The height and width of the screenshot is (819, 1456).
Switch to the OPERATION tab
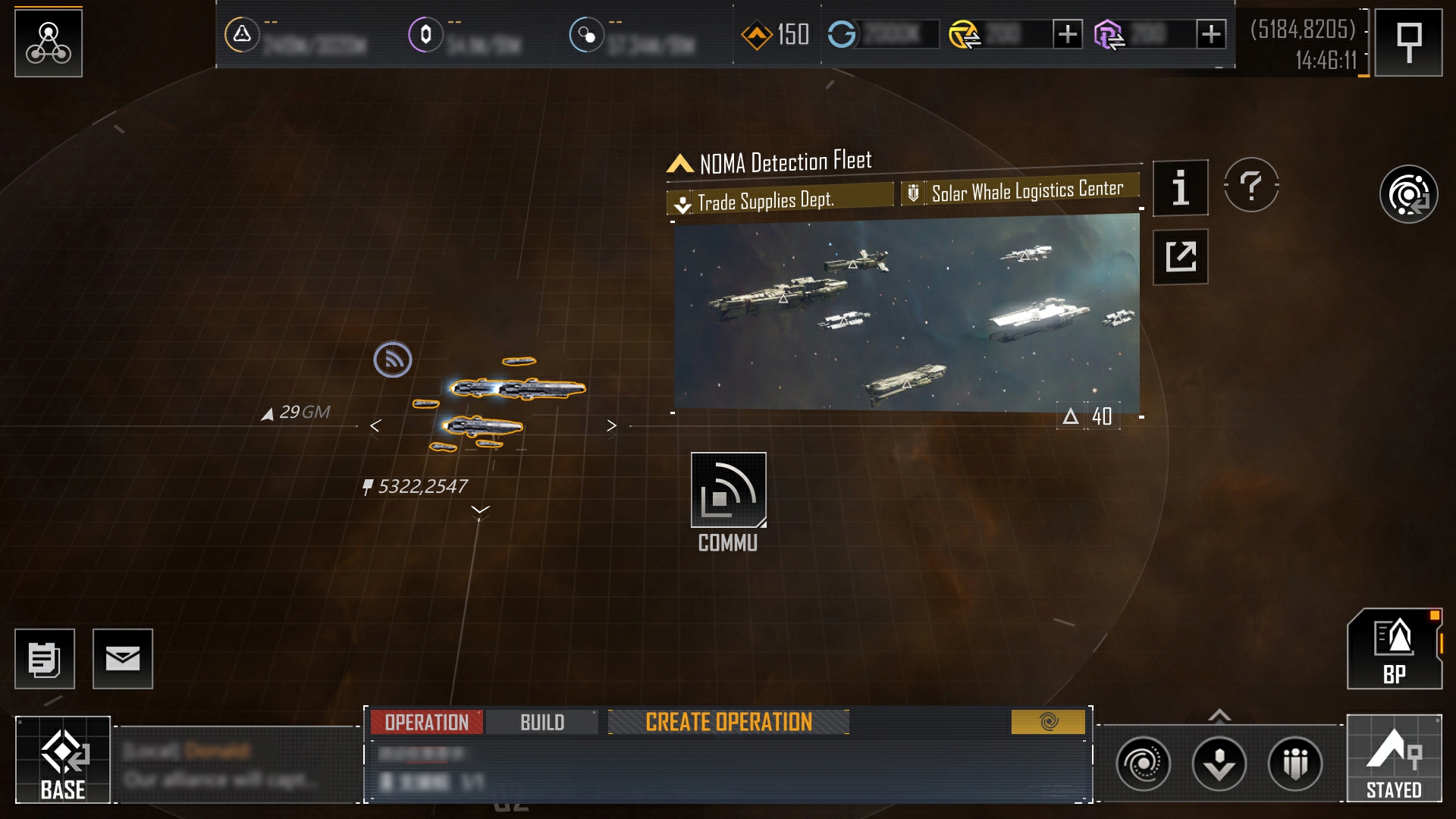(426, 722)
